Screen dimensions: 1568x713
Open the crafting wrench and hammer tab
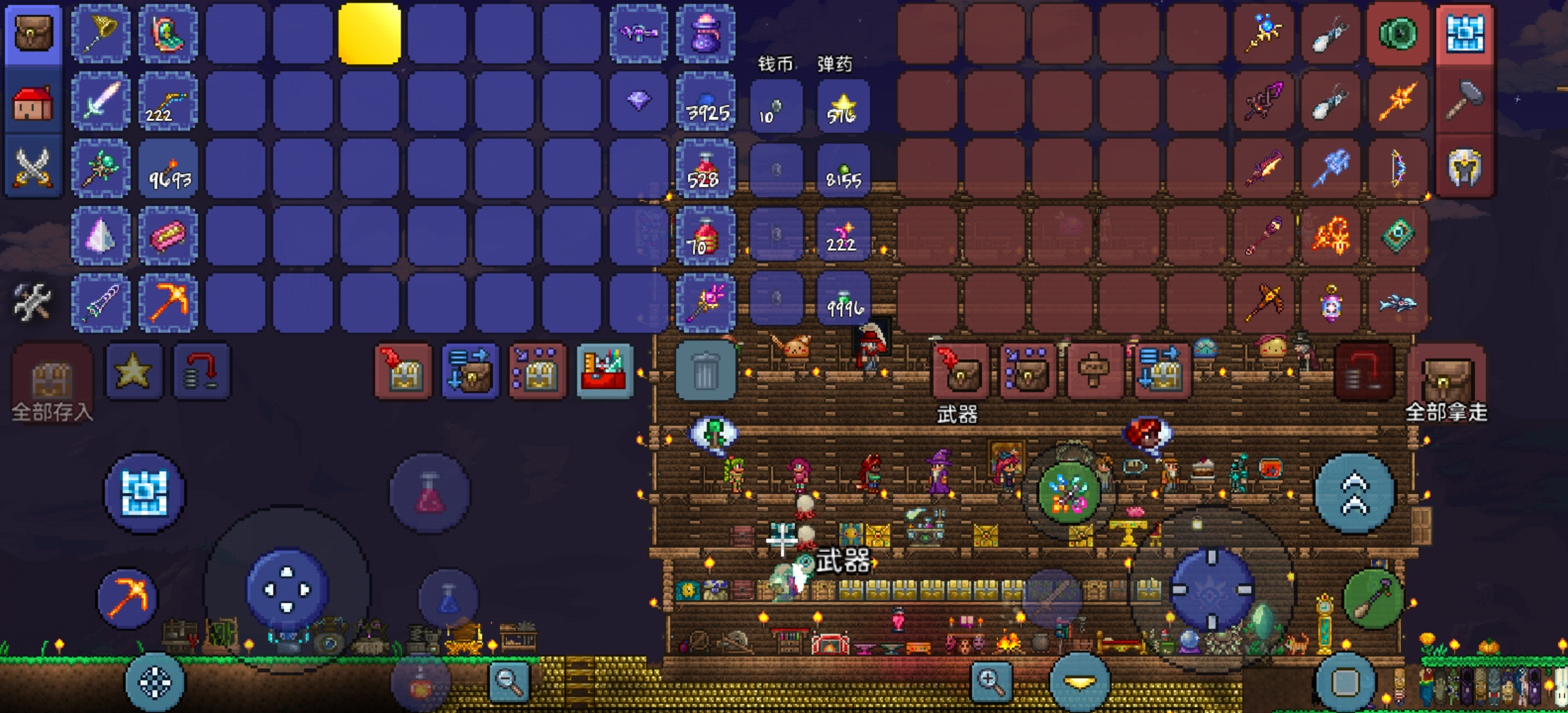32,302
